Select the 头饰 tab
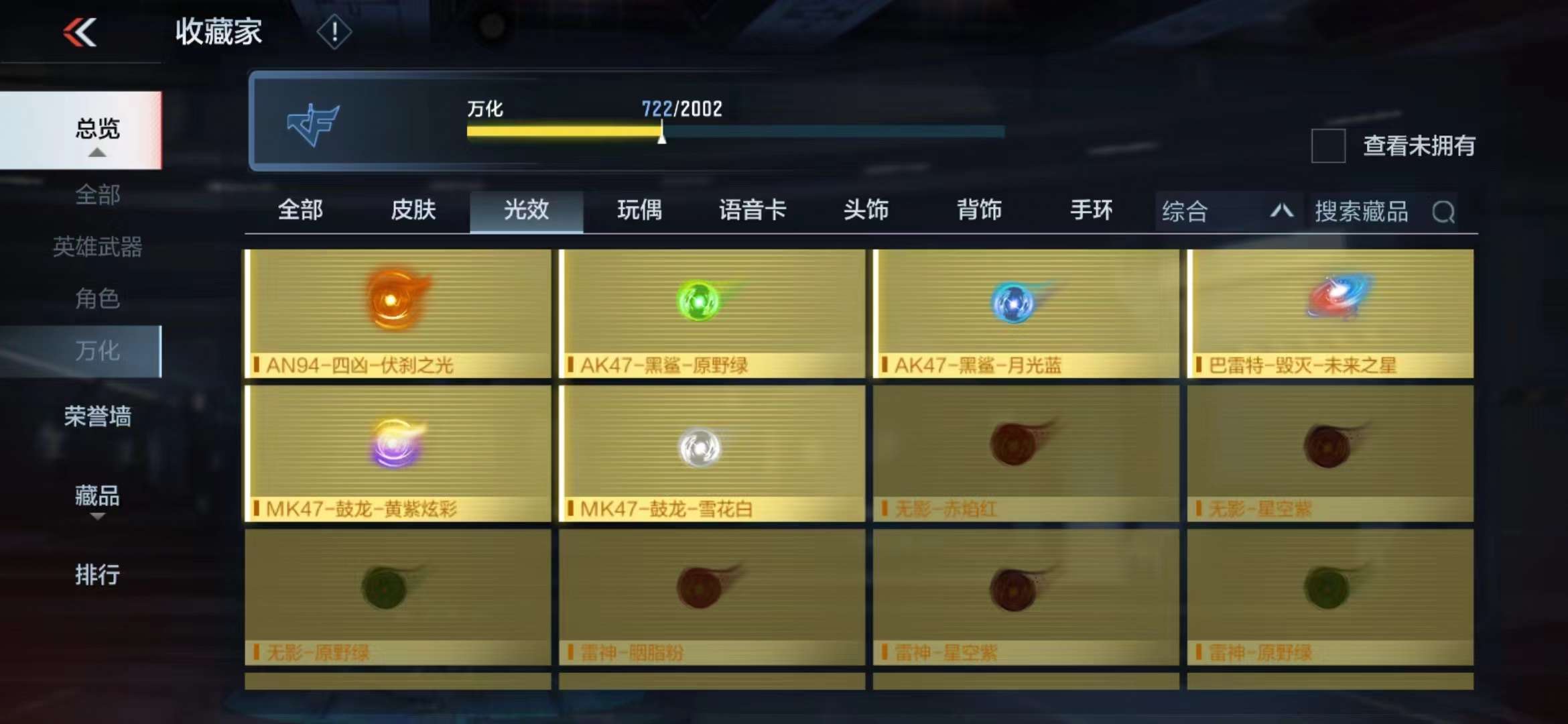This screenshot has width=1568, height=724. 866,210
